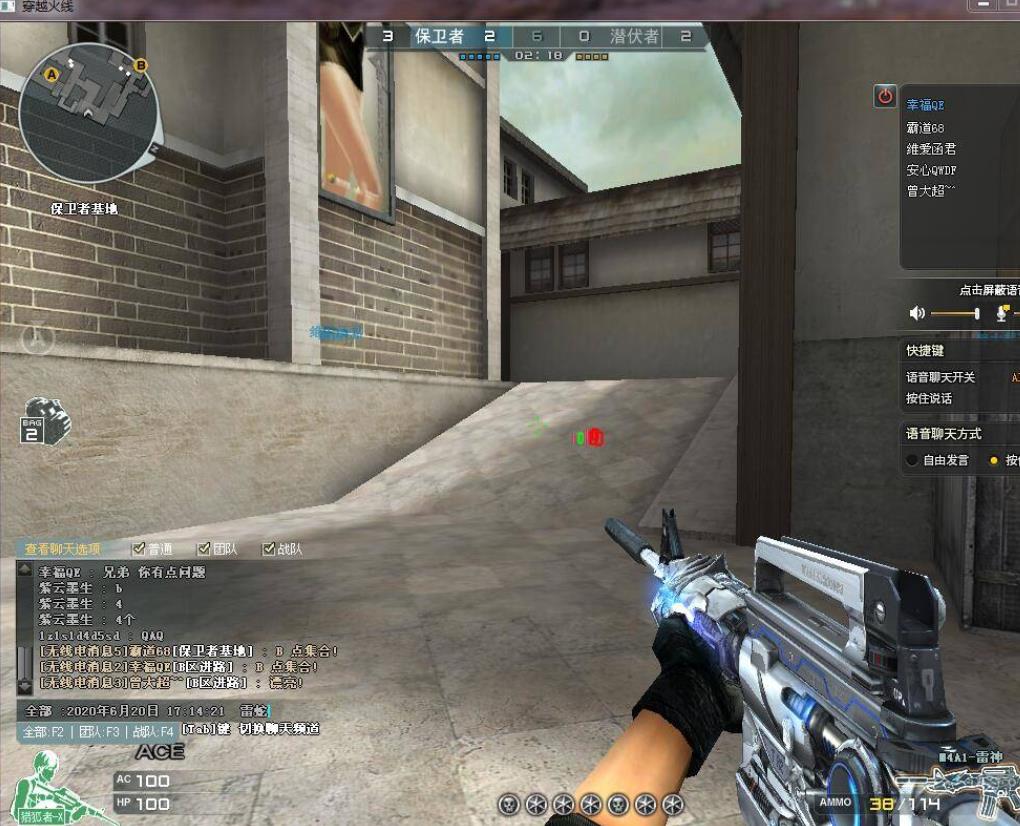
Task: Select player 安心QWDF in voice list
Action: pyautogui.click(x=931, y=170)
